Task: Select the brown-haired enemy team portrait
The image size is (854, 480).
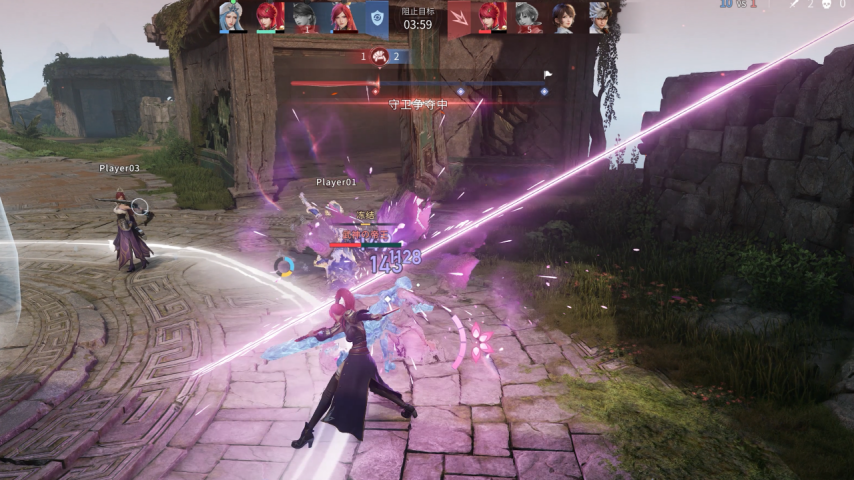Action: point(564,17)
